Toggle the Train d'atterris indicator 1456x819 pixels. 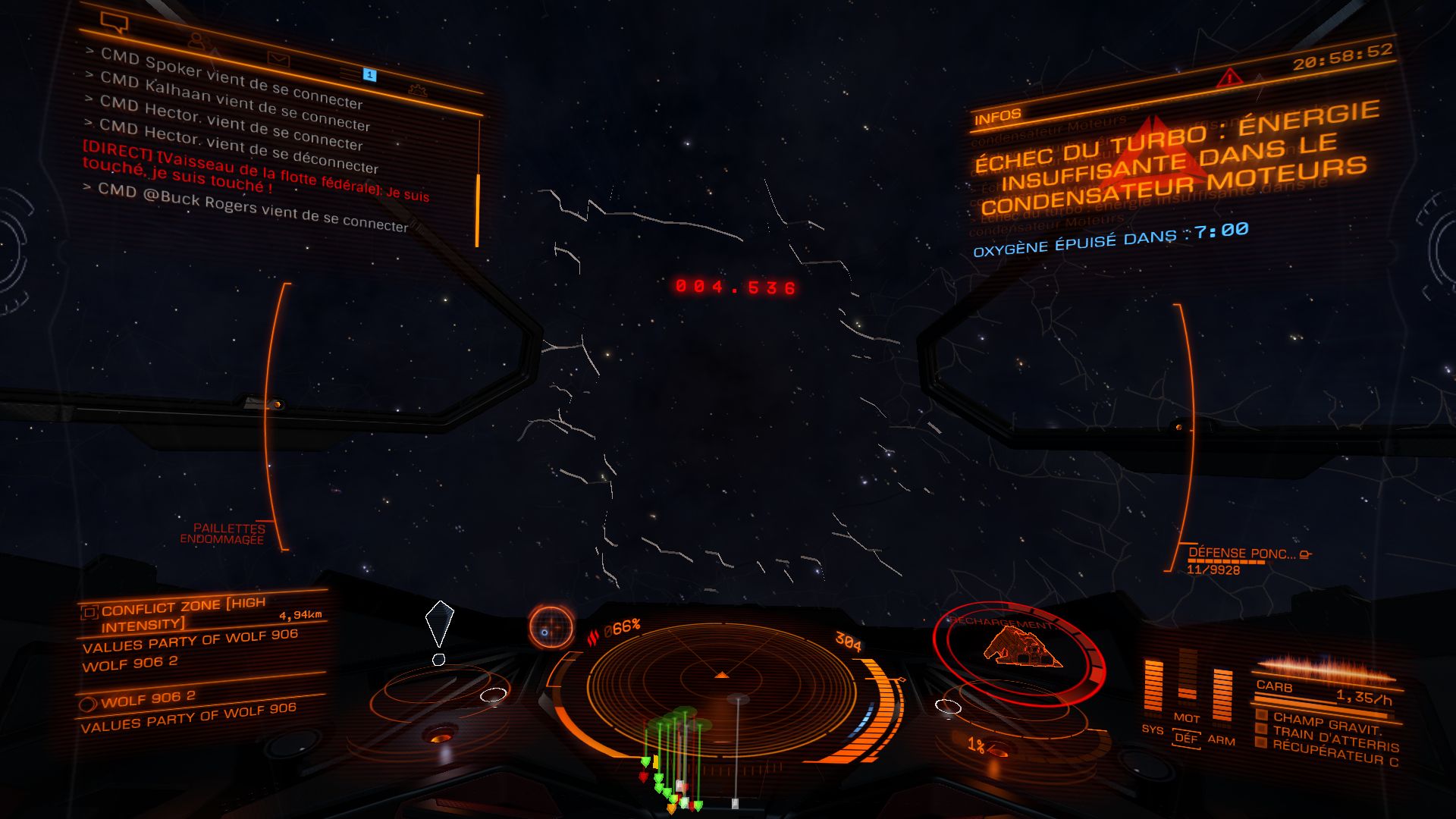[x=1261, y=729]
